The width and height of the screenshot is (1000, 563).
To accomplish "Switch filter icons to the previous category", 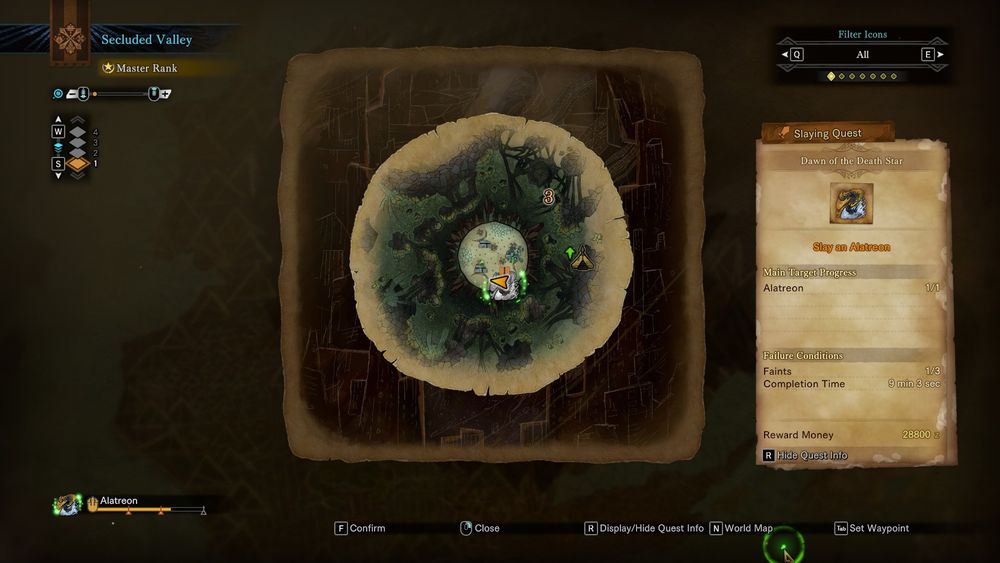I will (x=797, y=55).
